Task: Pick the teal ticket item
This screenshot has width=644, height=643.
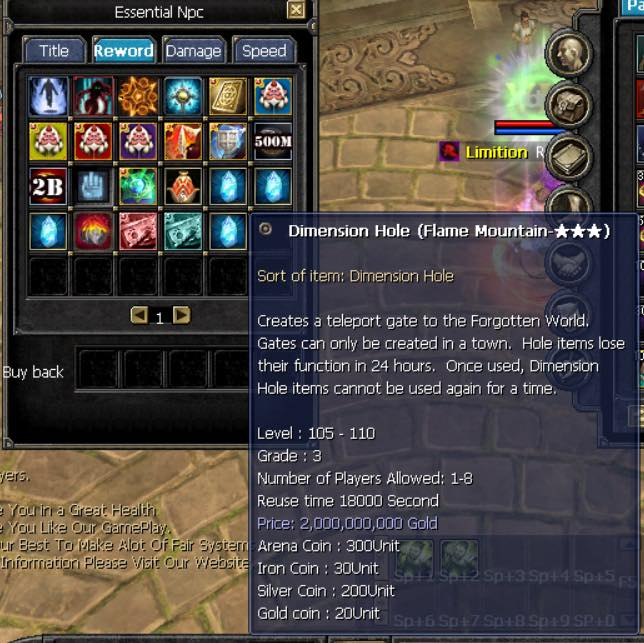Action: pos(183,232)
